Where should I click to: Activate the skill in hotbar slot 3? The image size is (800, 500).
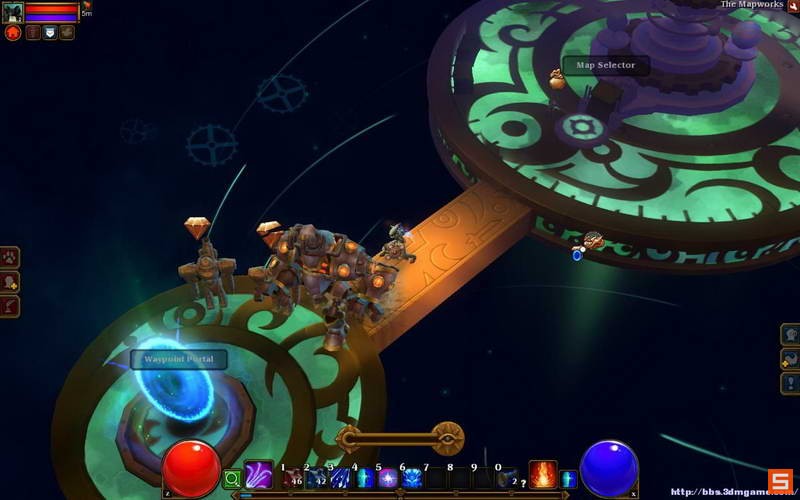point(341,478)
